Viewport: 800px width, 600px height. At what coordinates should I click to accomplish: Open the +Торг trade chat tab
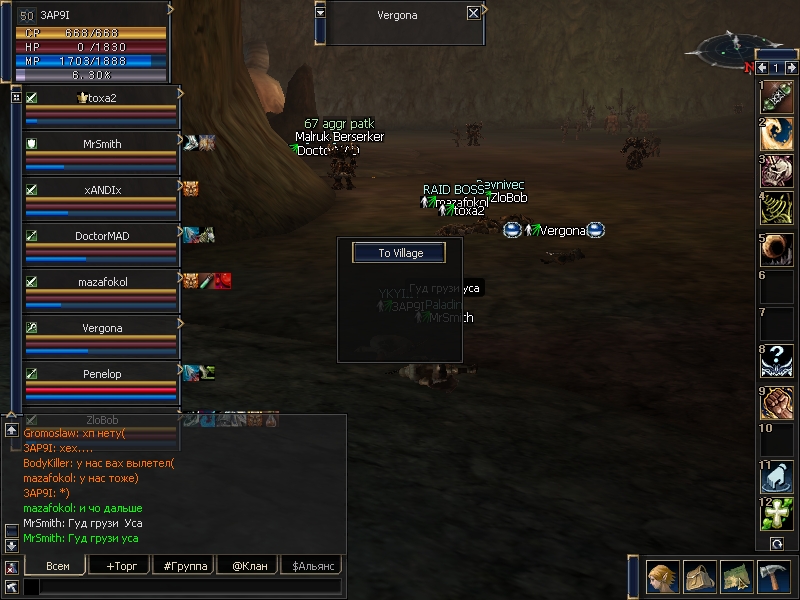pyautogui.click(x=119, y=565)
